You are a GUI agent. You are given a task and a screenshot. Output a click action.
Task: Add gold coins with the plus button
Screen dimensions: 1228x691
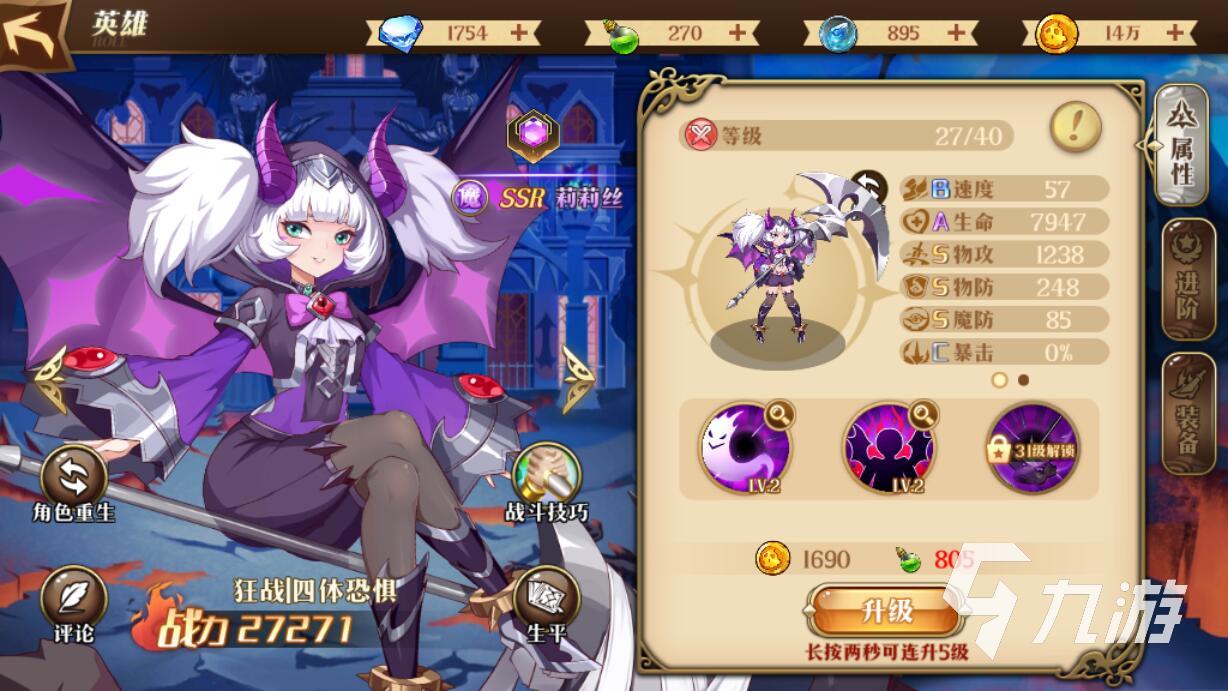pos(1174,32)
